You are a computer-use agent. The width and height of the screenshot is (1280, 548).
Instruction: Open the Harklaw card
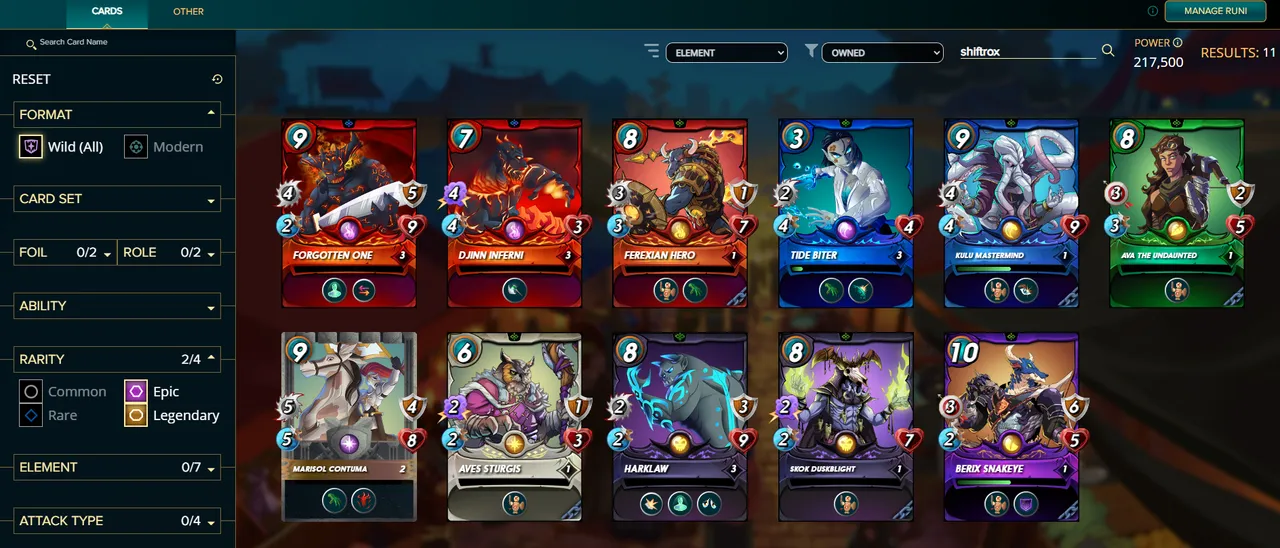click(x=680, y=426)
